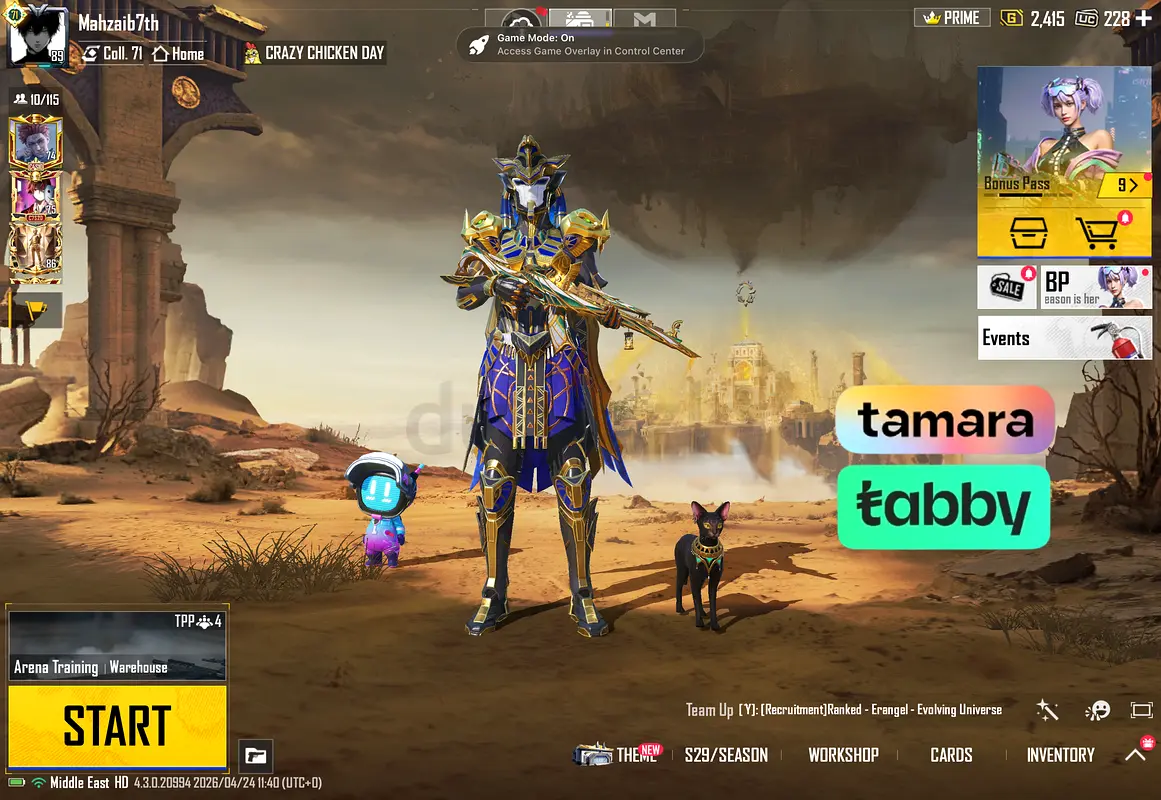The width and height of the screenshot is (1161, 800).
Task: Open the folder icon beside START
Action: 256,756
